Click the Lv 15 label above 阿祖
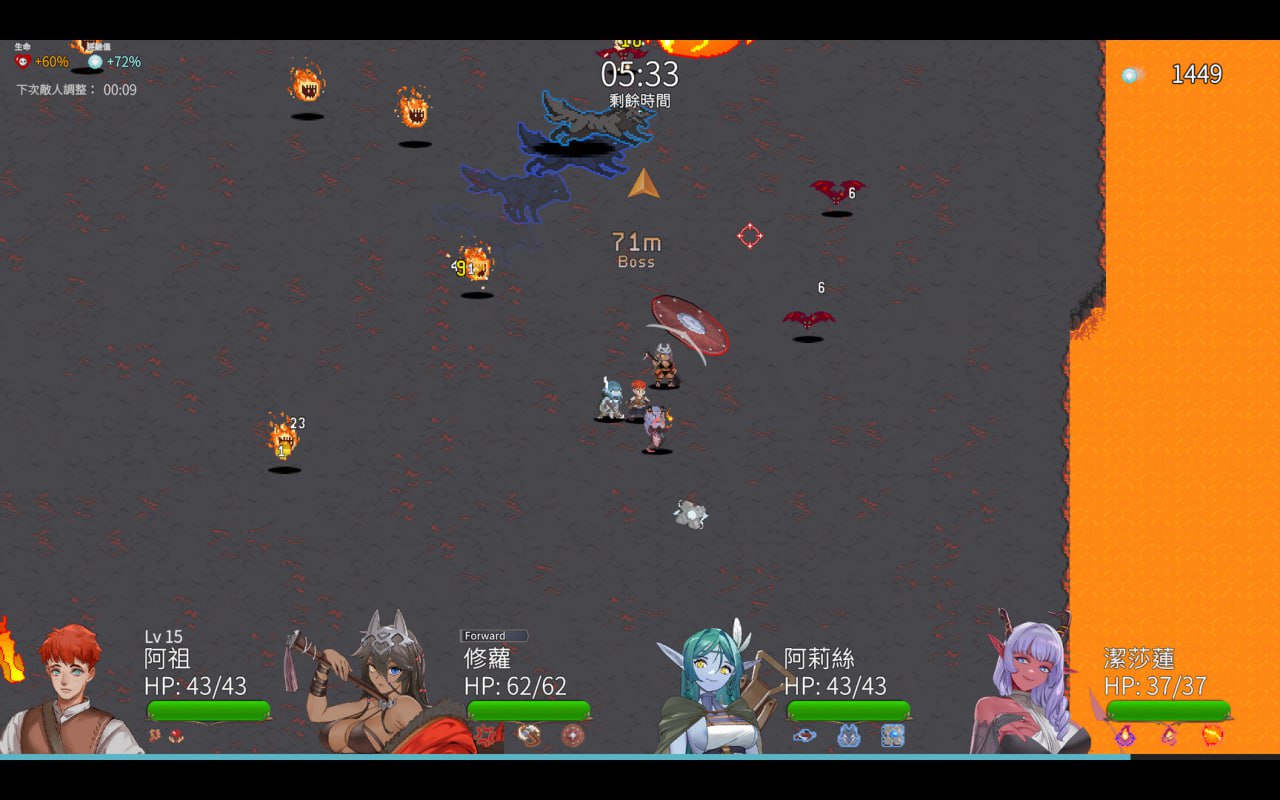The image size is (1280, 800). 164,635
